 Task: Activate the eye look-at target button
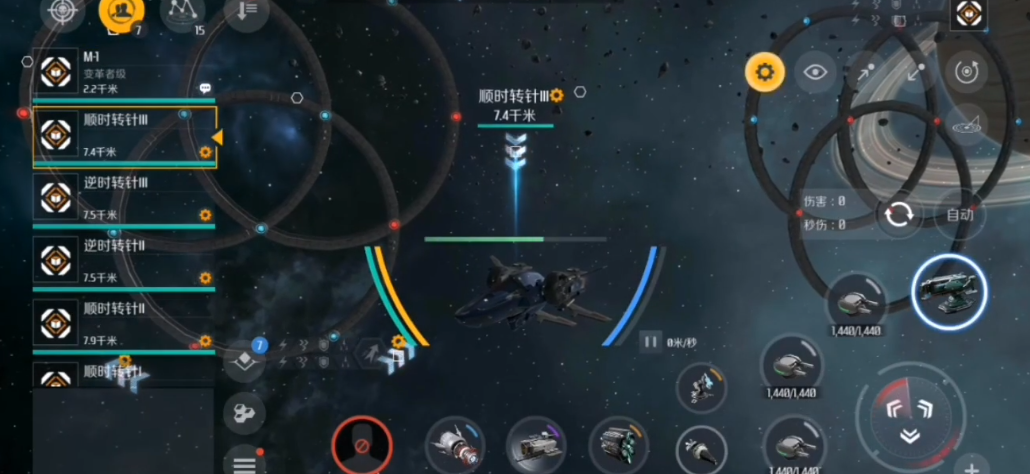click(817, 72)
